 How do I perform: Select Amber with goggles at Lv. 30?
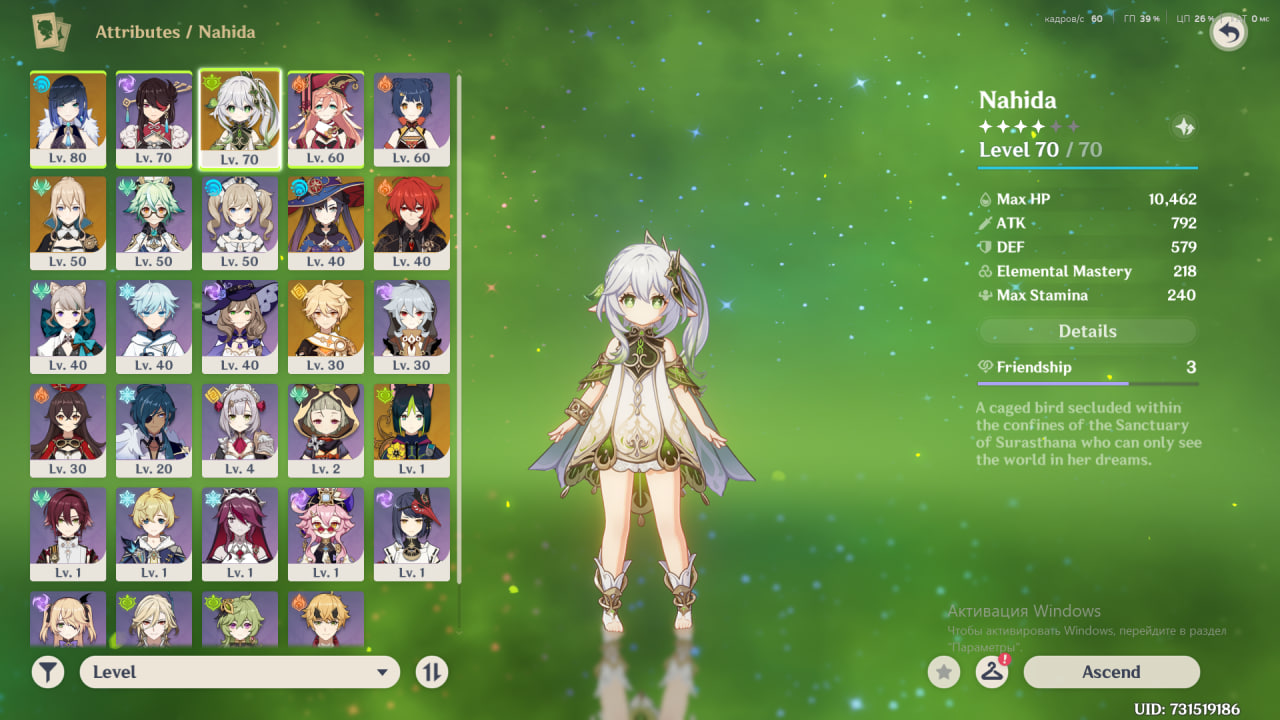coord(68,430)
